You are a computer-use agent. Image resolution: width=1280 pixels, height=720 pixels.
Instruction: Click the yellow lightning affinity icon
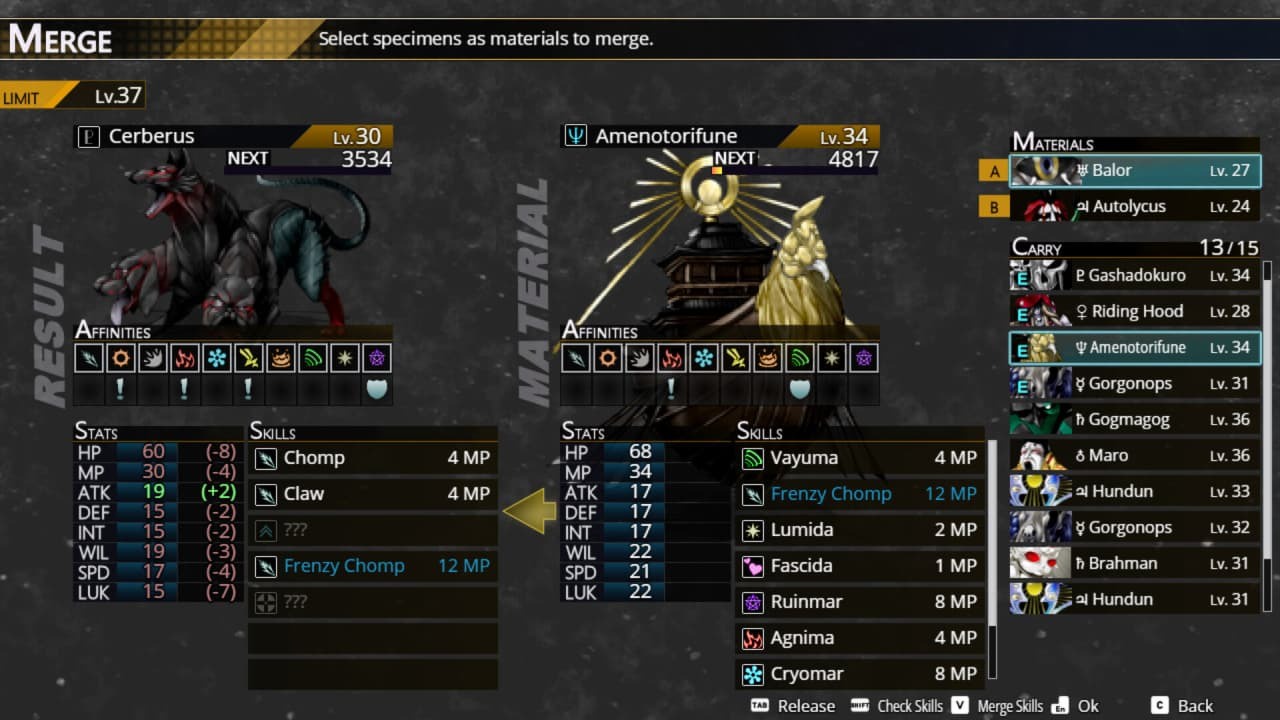247,357
